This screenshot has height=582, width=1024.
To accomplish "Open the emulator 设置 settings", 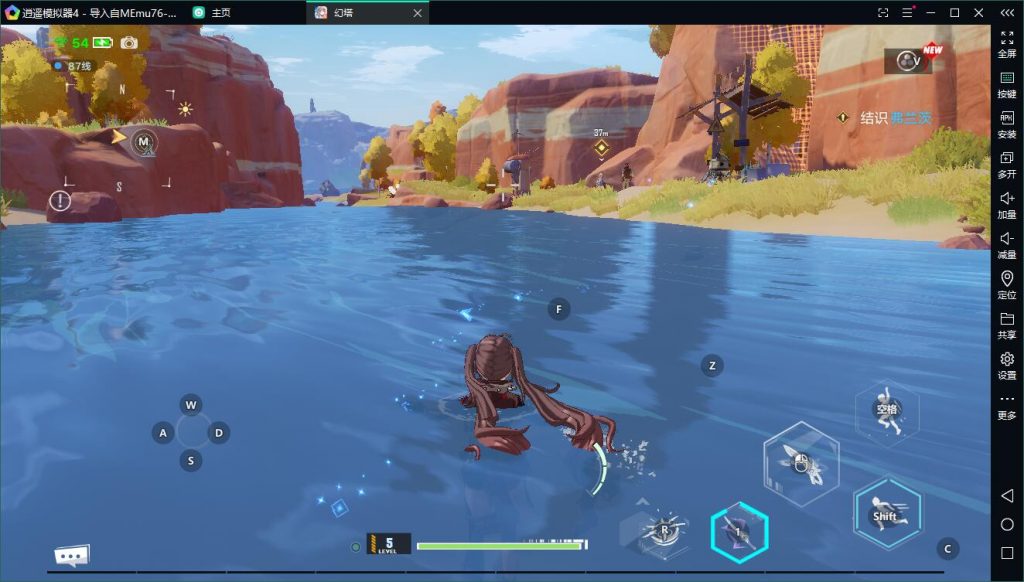I will 1007,365.
